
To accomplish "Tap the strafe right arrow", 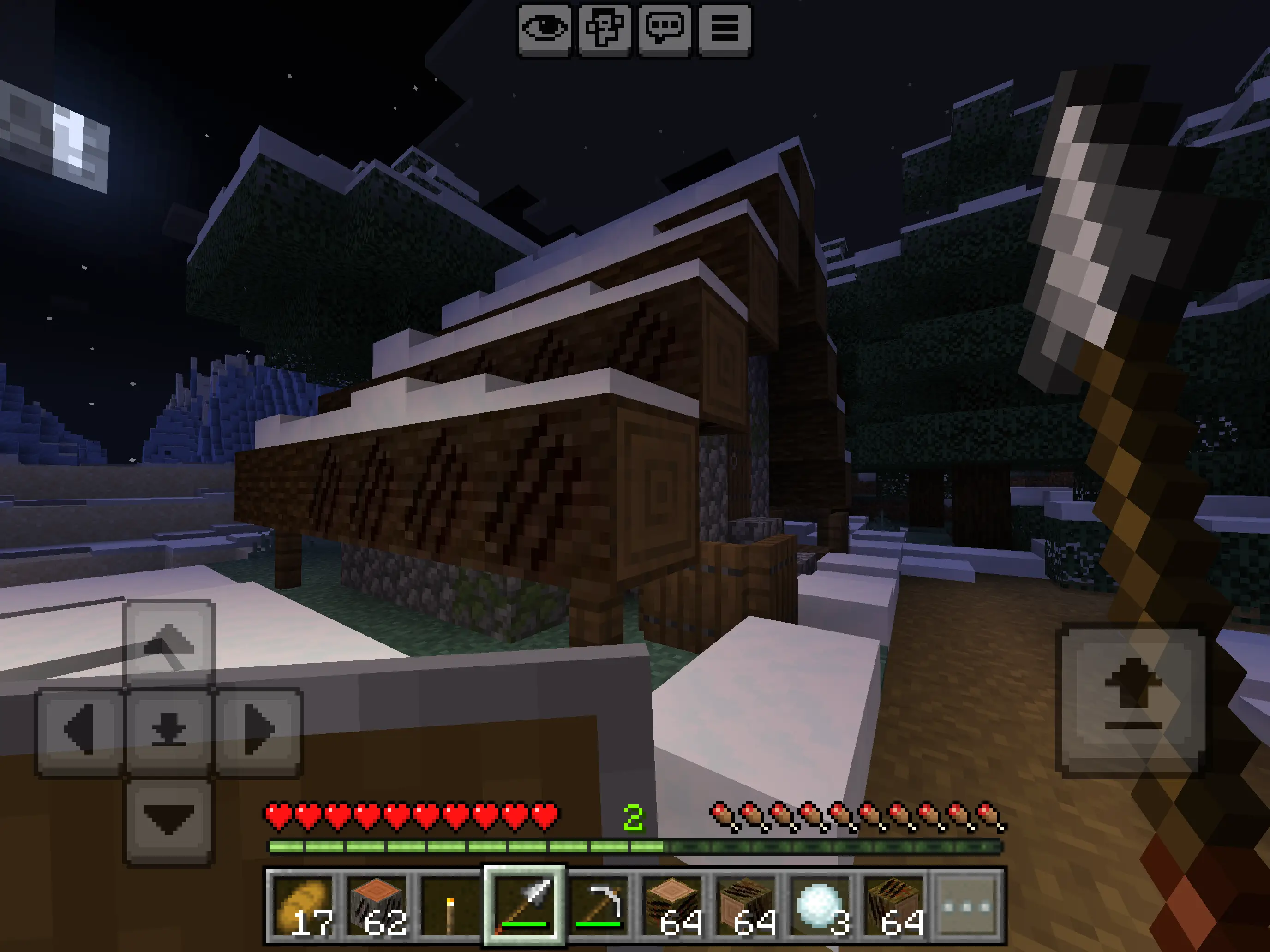I will pyautogui.click(x=257, y=731).
